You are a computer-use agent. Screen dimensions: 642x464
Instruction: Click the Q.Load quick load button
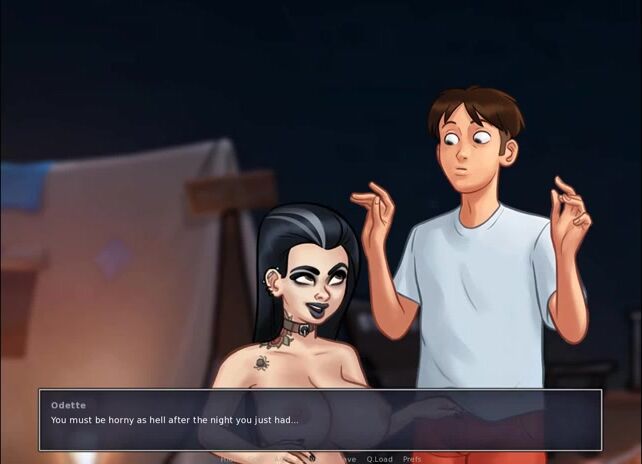pyautogui.click(x=379, y=459)
